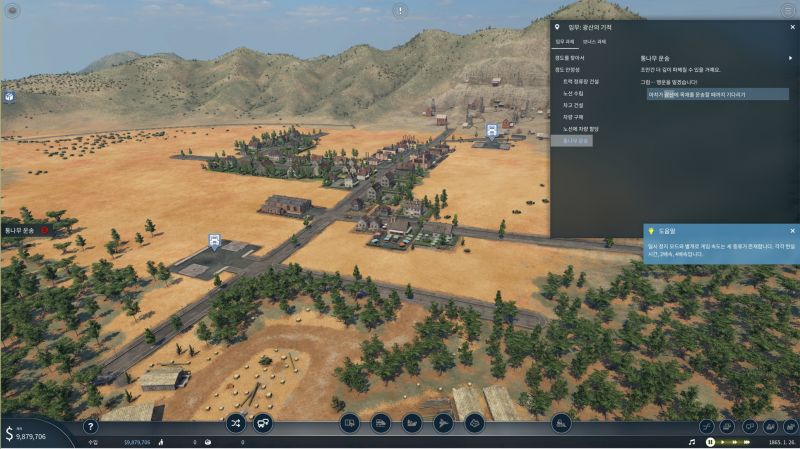Image resolution: width=800 pixels, height=449 pixels.
Task: Click the arrow beside the 통나무 운송 heading
Action: [x=790, y=58]
